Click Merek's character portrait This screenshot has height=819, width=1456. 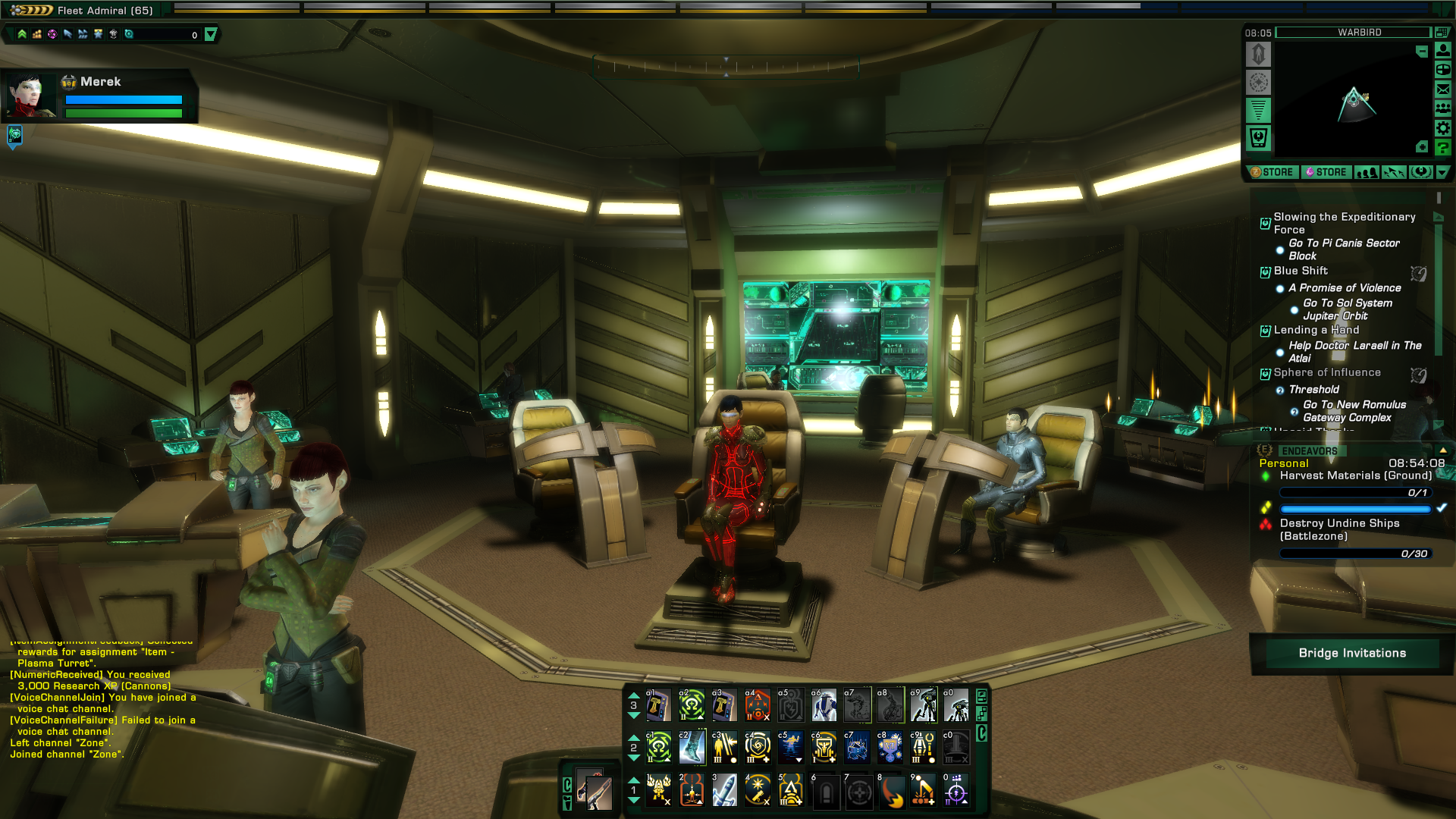pyautogui.click(x=30, y=95)
